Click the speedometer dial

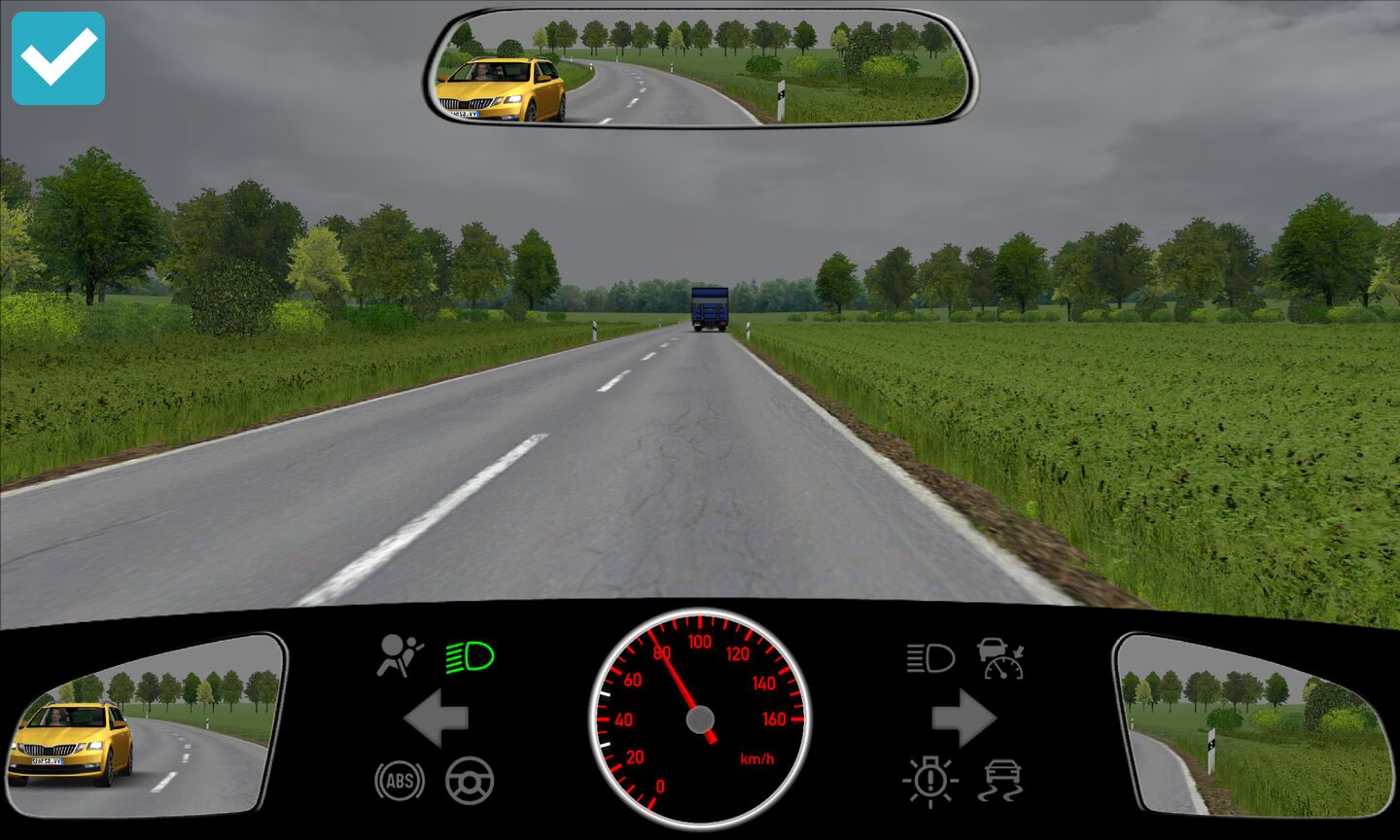tap(700, 719)
